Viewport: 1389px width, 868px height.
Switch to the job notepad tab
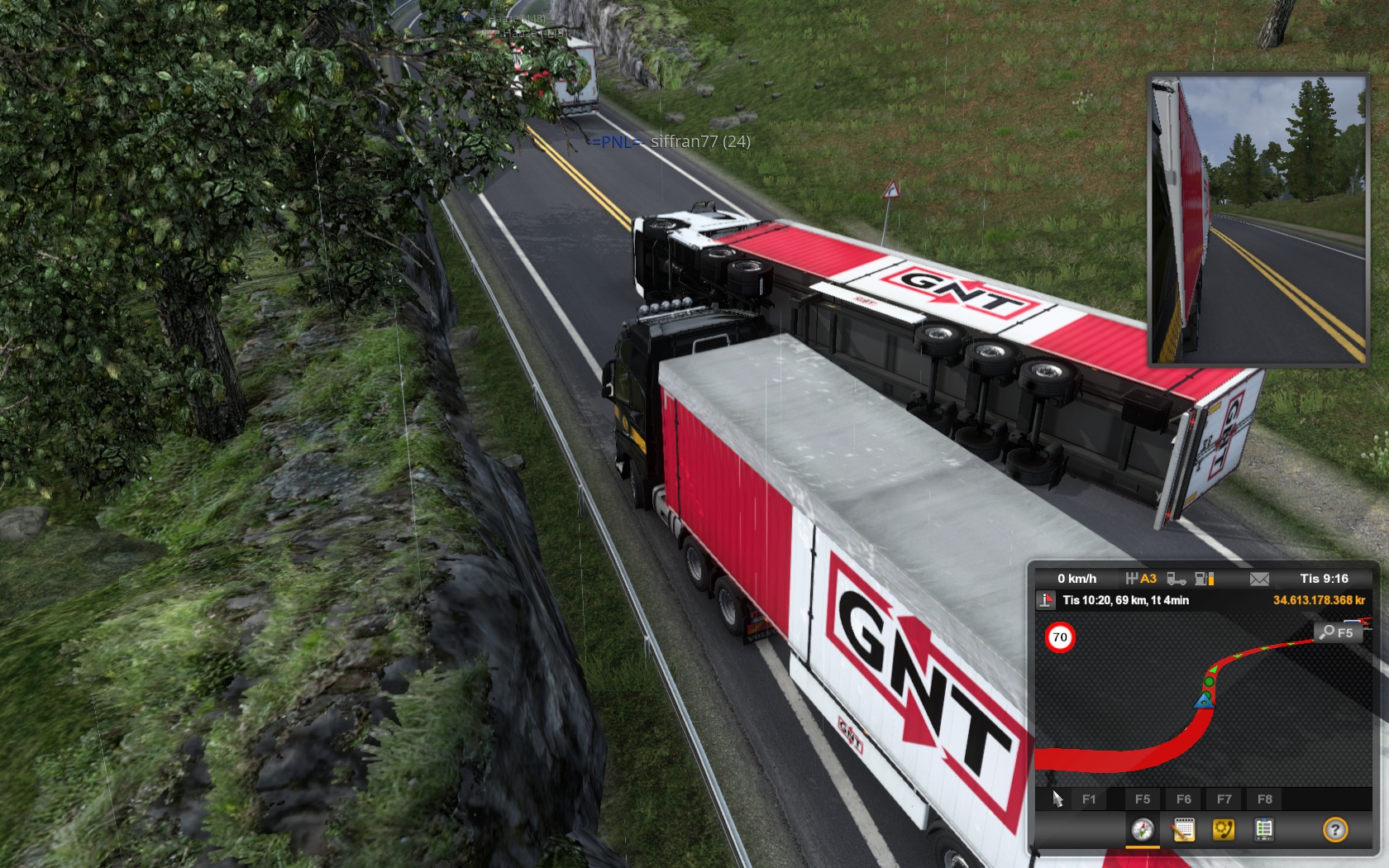pyautogui.click(x=1183, y=829)
